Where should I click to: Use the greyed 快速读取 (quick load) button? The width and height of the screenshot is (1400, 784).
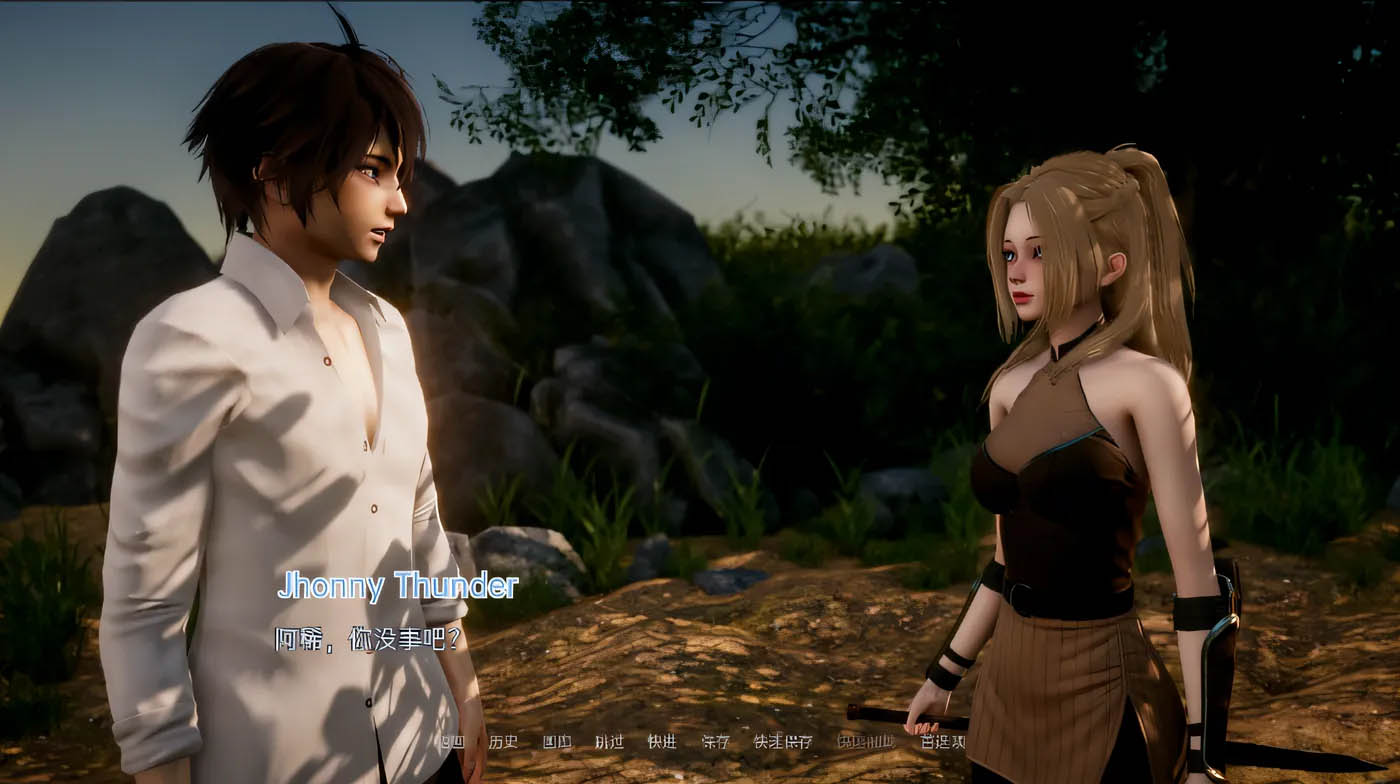[865, 742]
